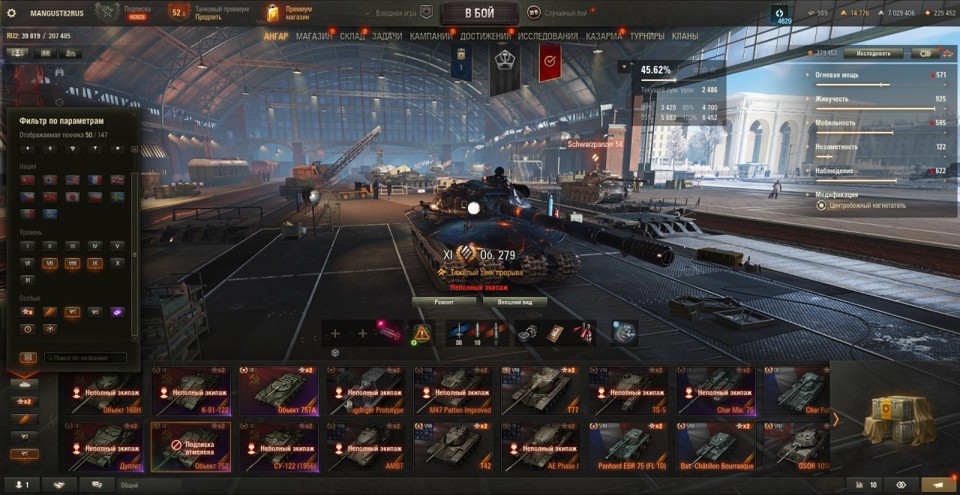Go to the КАЗАРМА barracks tab

604,37
